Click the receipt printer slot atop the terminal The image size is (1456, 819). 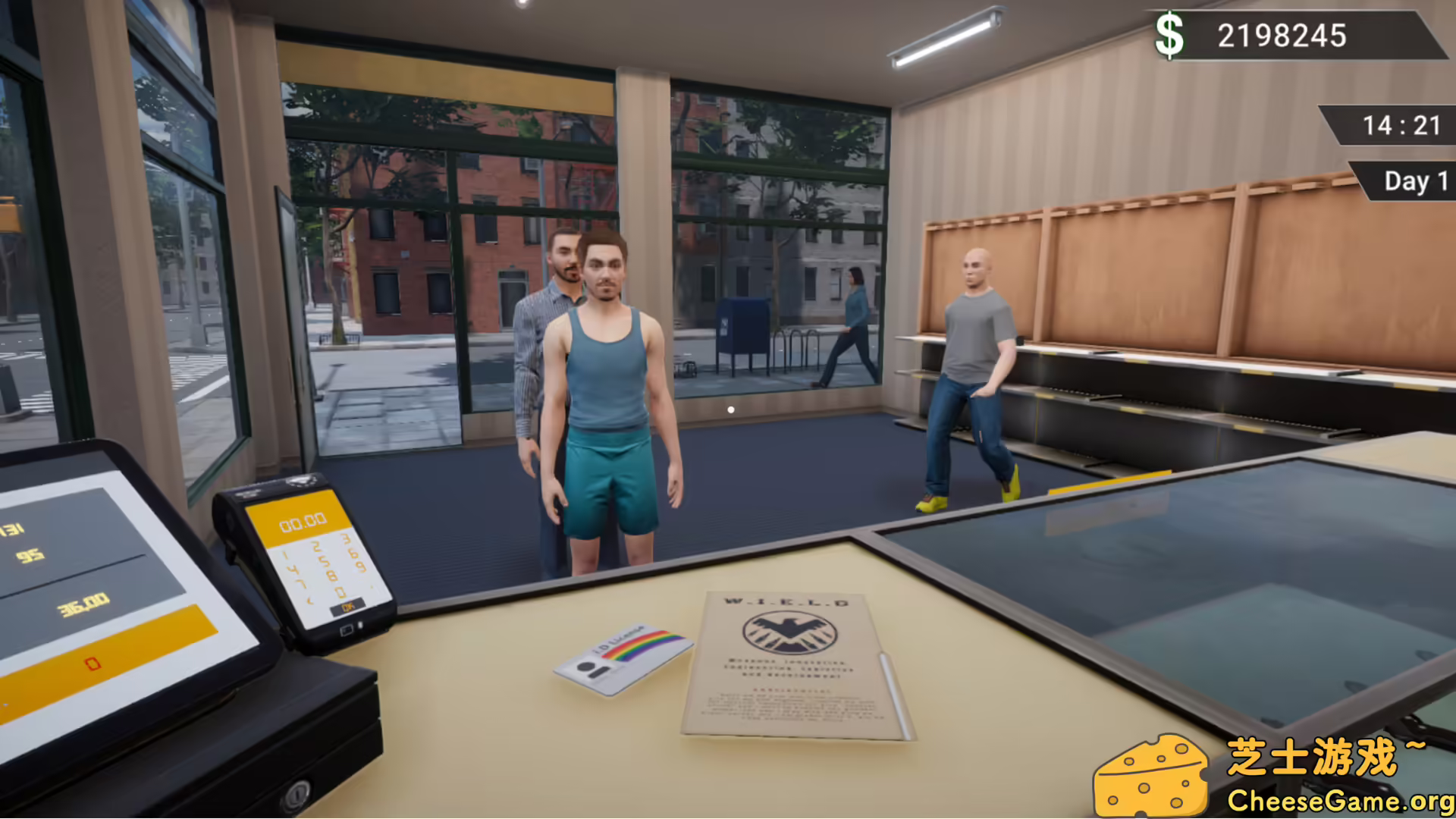coord(302,479)
